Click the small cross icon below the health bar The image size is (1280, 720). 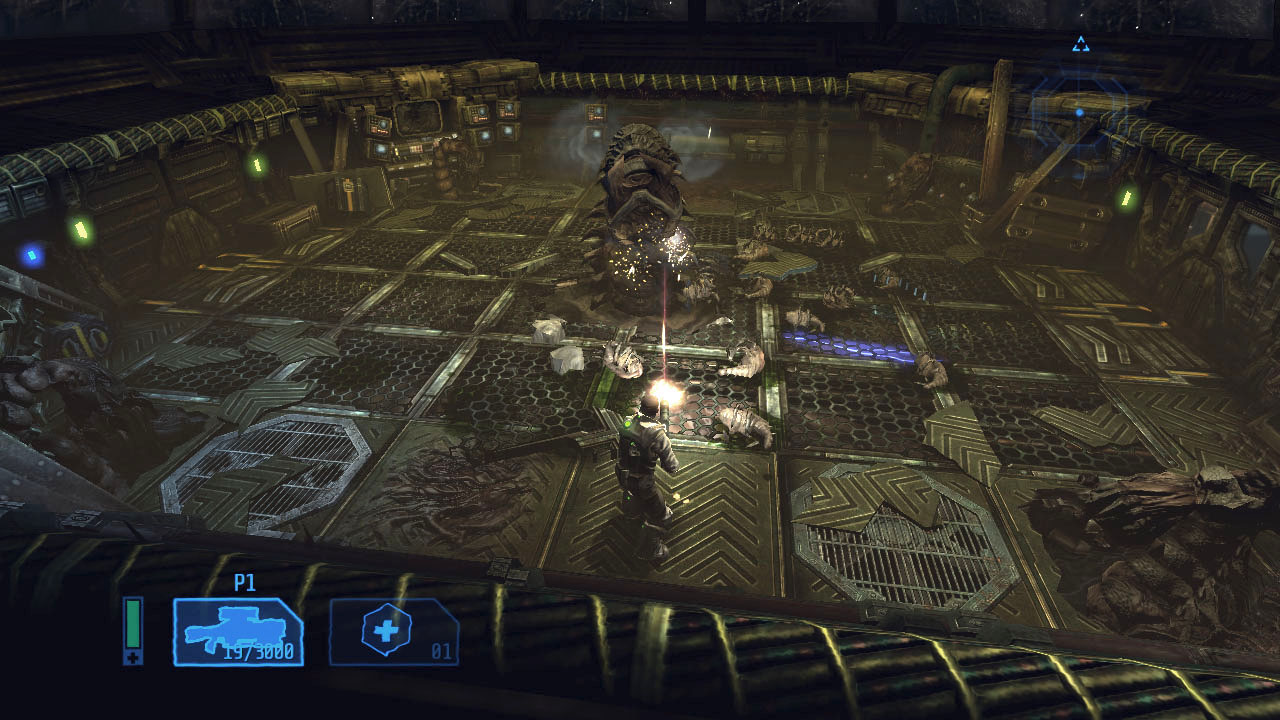point(132,656)
